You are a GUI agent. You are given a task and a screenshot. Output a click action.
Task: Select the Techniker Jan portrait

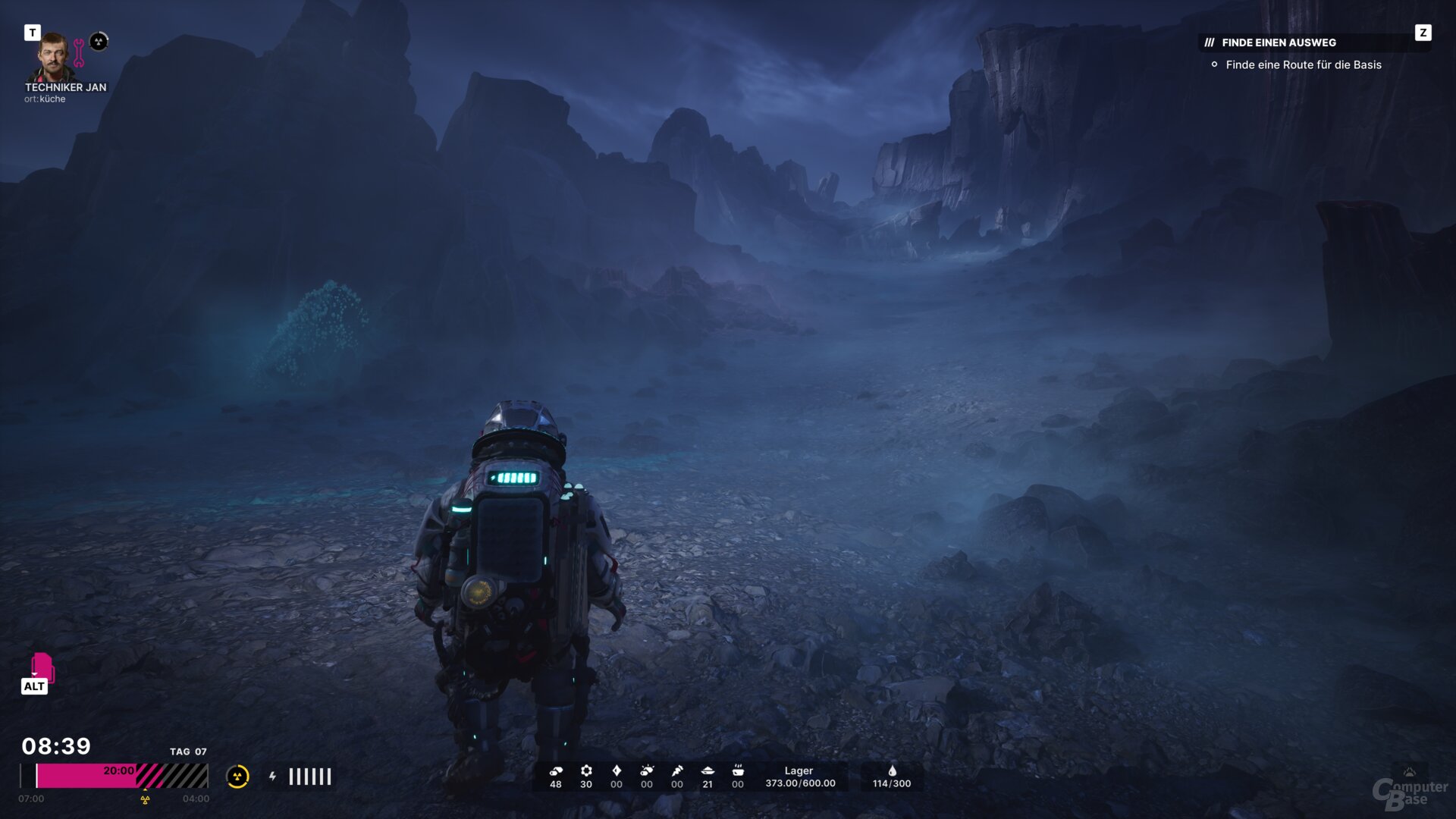pyautogui.click(x=52, y=56)
